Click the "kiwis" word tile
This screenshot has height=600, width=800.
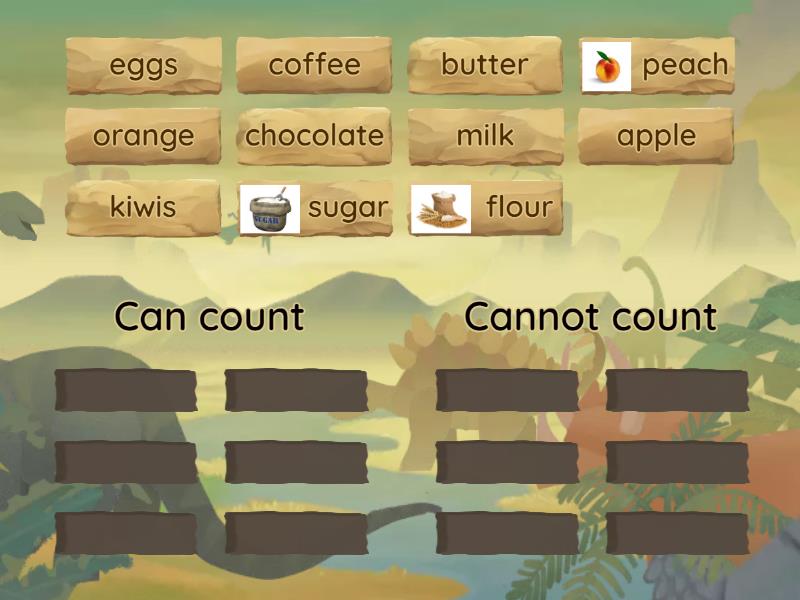[143, 208]
